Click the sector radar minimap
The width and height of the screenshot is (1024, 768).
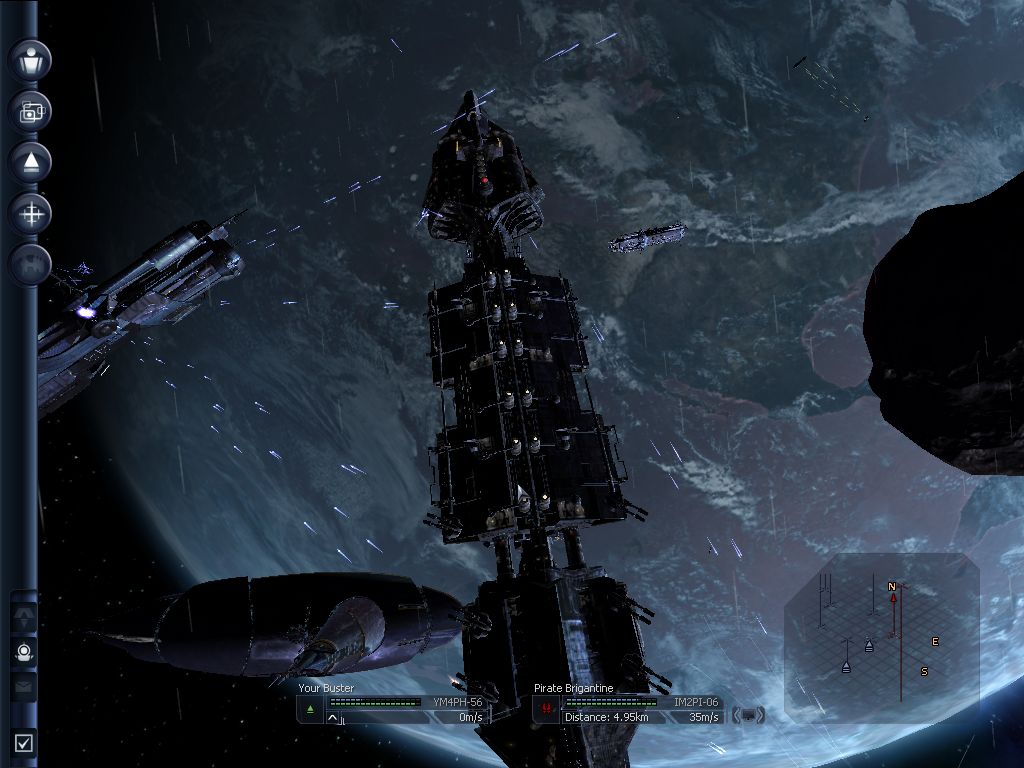(x=882, y=636)
